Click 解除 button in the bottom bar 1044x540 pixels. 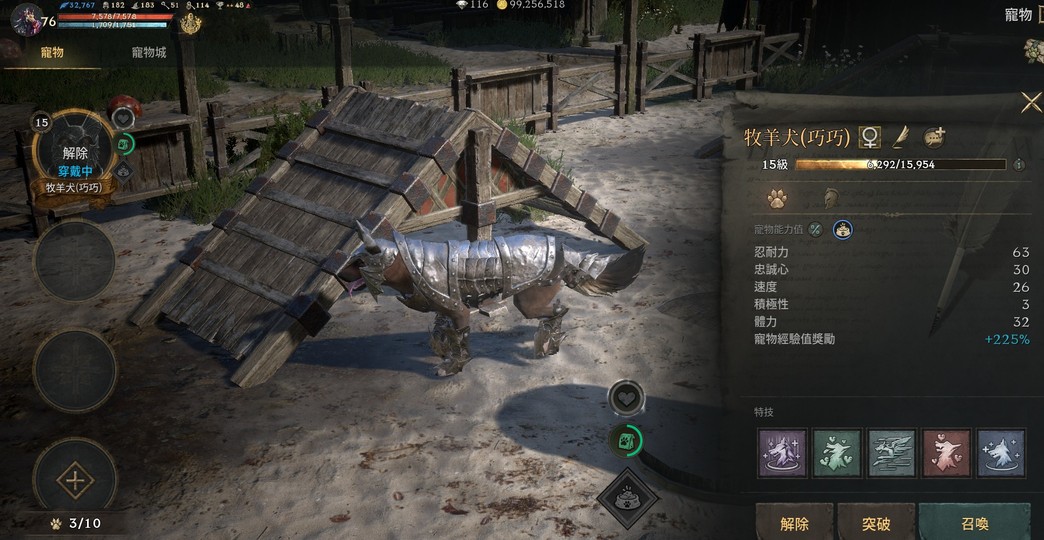794,523
